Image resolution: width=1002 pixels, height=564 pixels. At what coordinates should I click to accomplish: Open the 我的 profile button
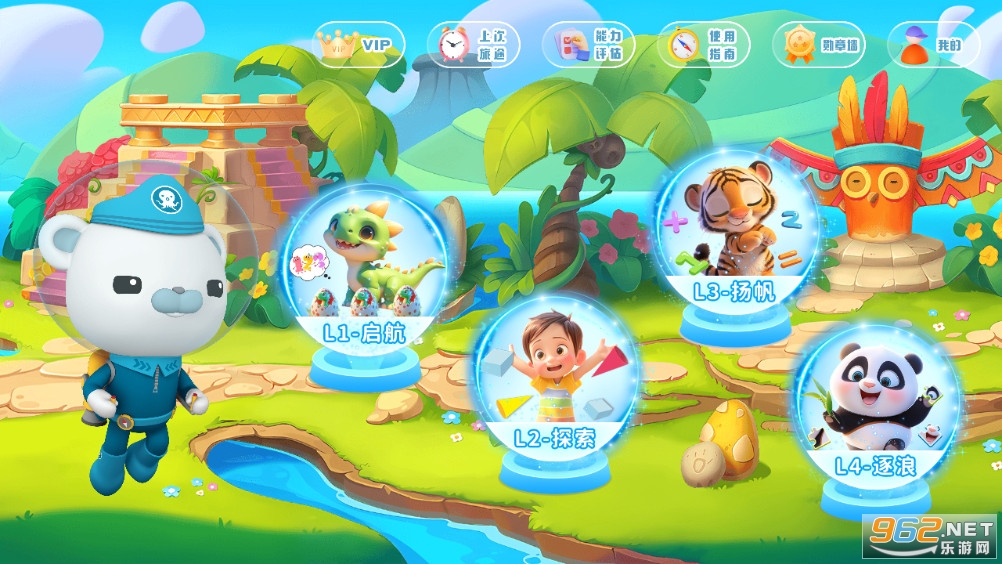933,44
